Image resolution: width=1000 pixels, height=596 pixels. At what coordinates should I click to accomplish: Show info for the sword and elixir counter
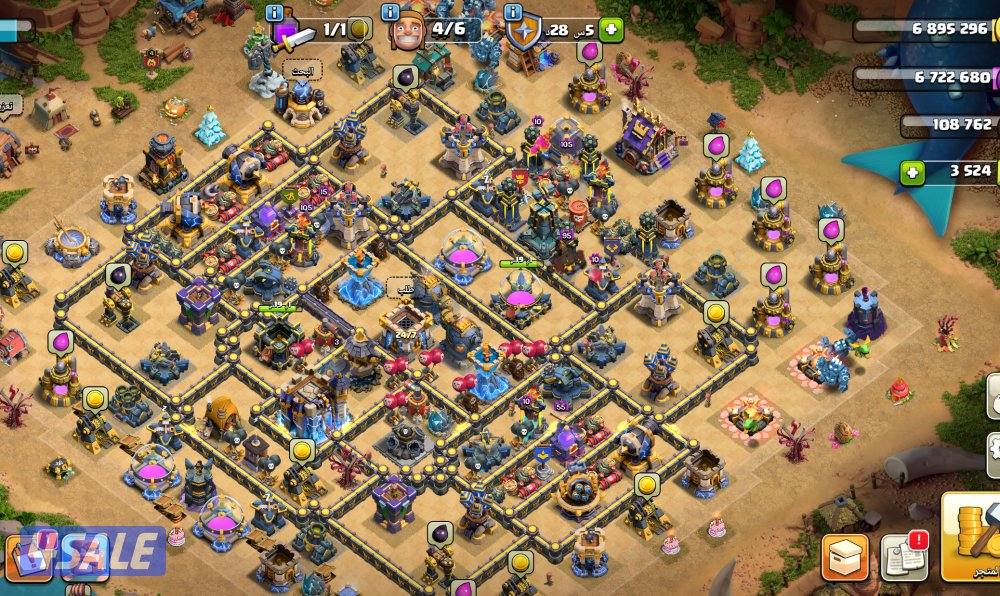[275, 13]
